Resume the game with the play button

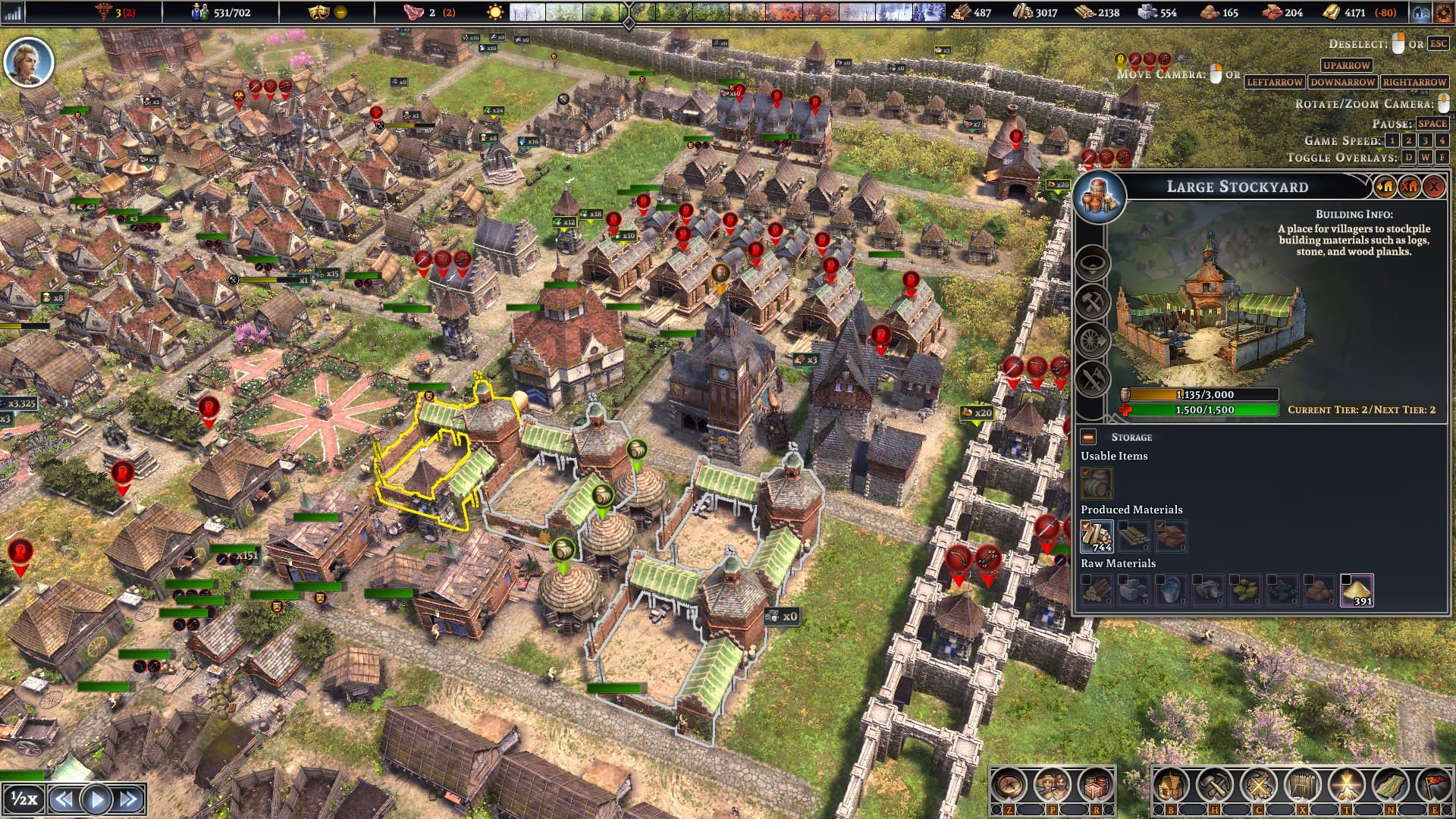click(96, 799)
